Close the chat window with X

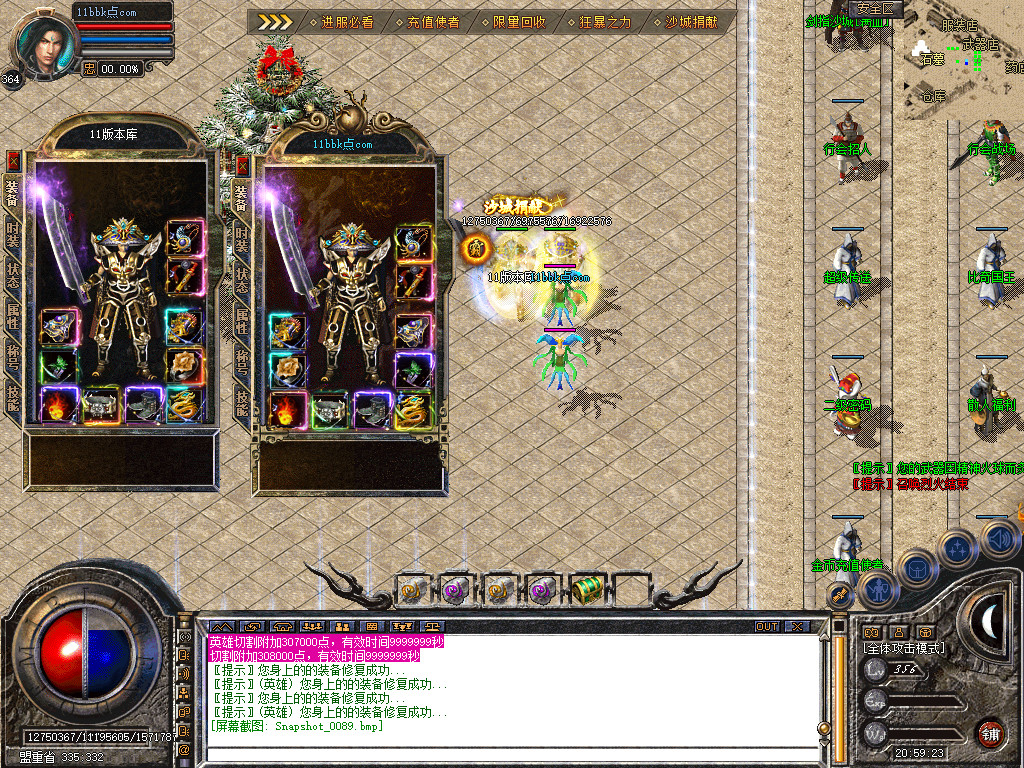click(x=797, y=626)
